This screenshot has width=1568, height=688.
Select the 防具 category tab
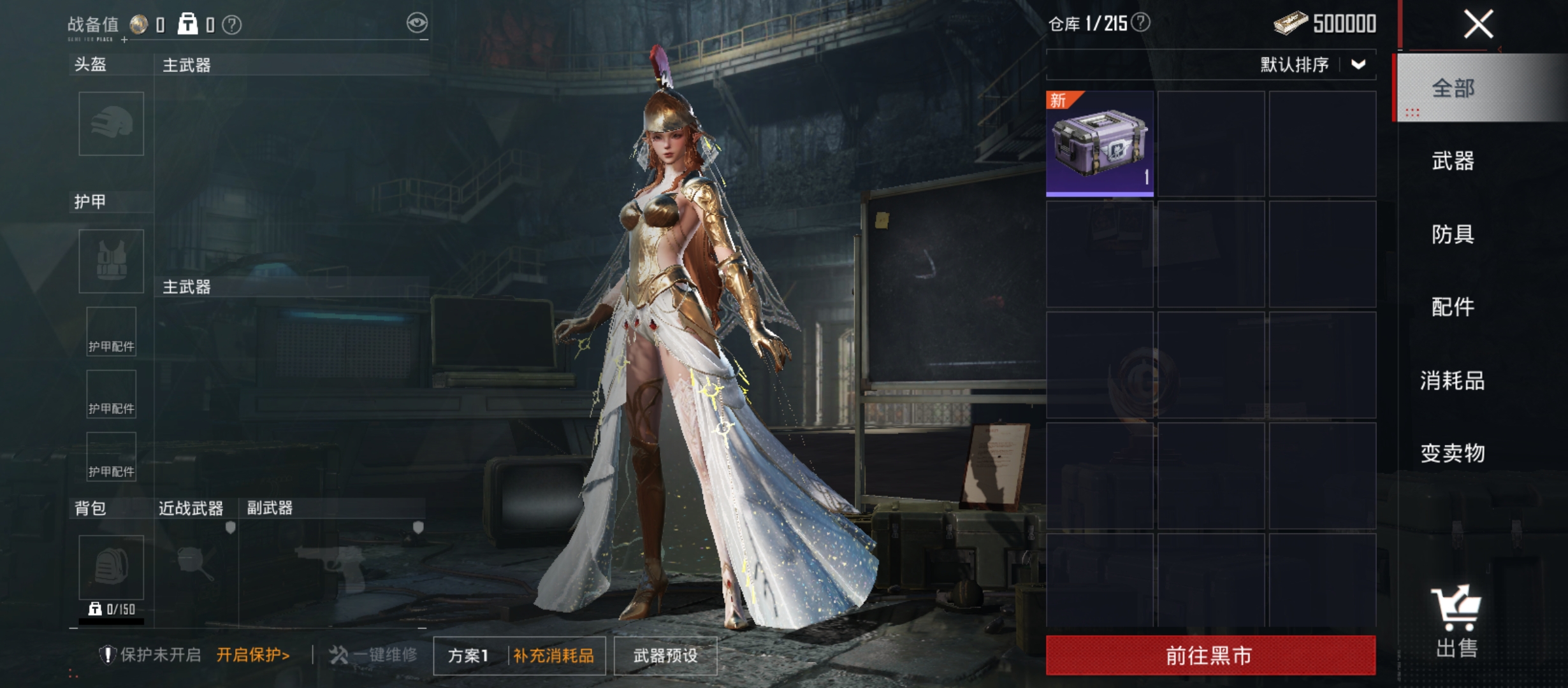tap(1453, 234)
